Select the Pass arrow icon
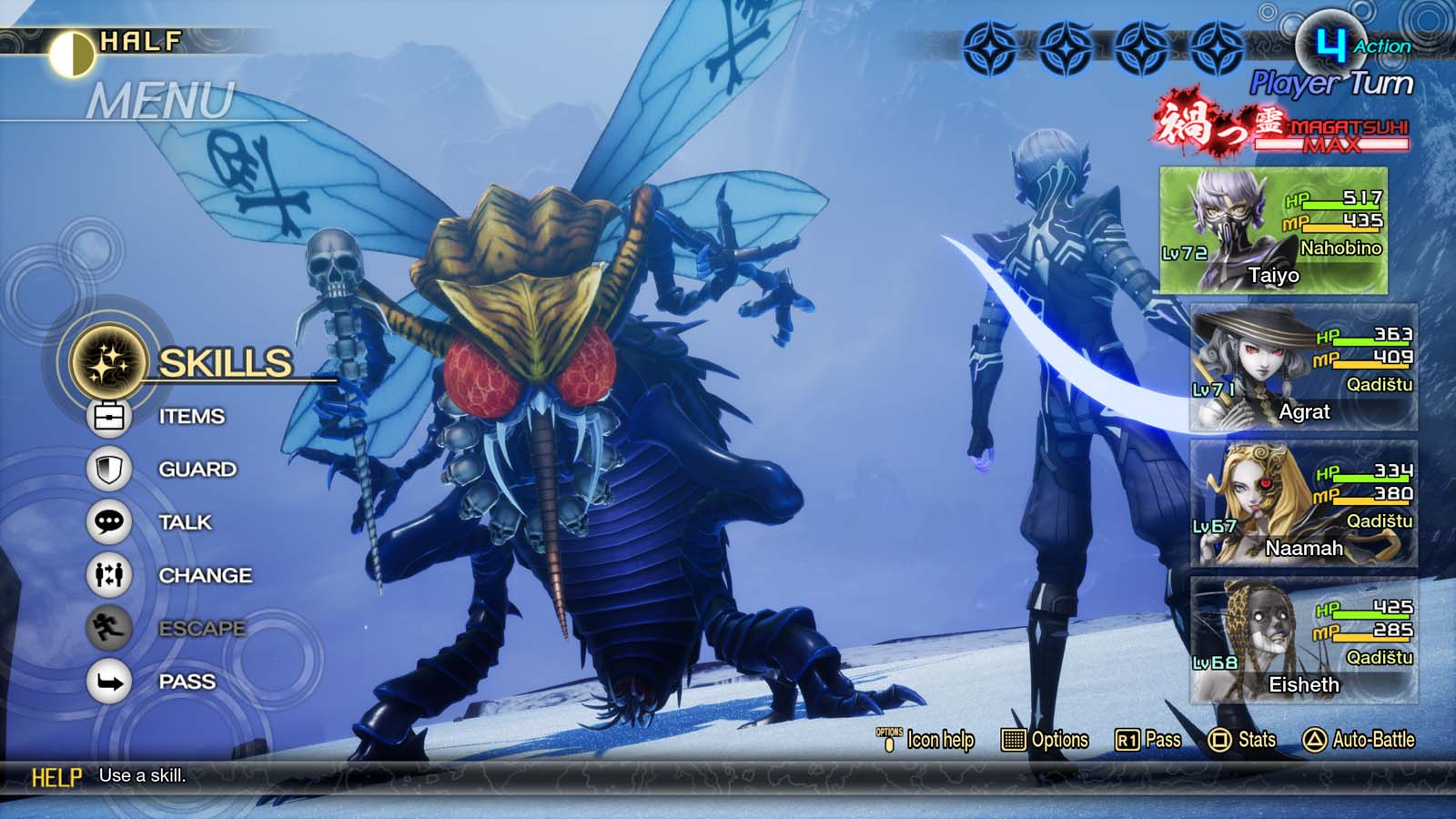The width and height of the screenshot is (1456, 819). click(107, 681)
